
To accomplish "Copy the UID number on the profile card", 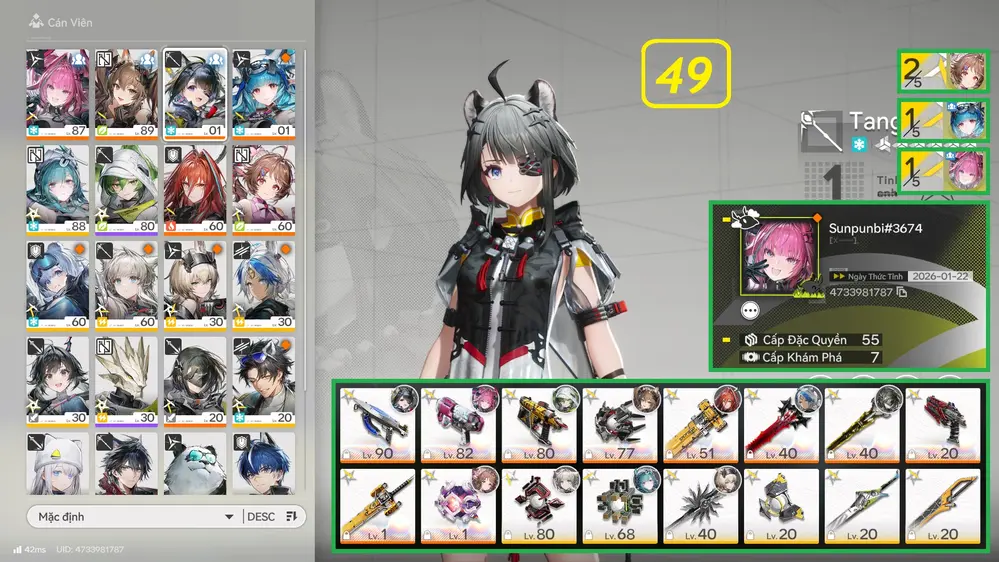I will (x=903, y=292).
